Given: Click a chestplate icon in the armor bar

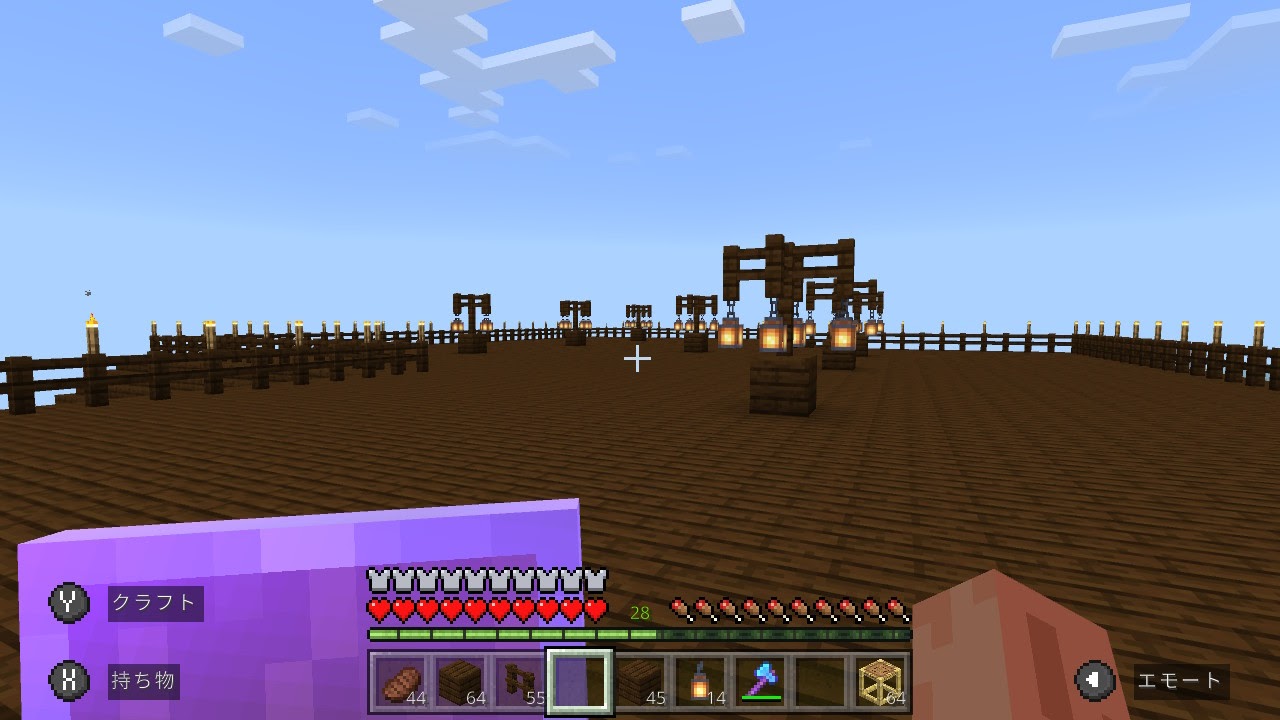Looking at the screenshot, I should 377,578.
